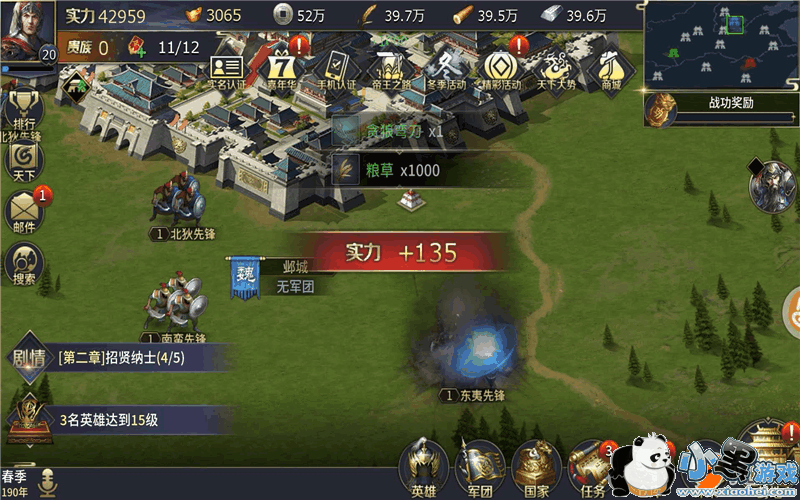Open the 国家 nation menu

click(x=536, y=468)
